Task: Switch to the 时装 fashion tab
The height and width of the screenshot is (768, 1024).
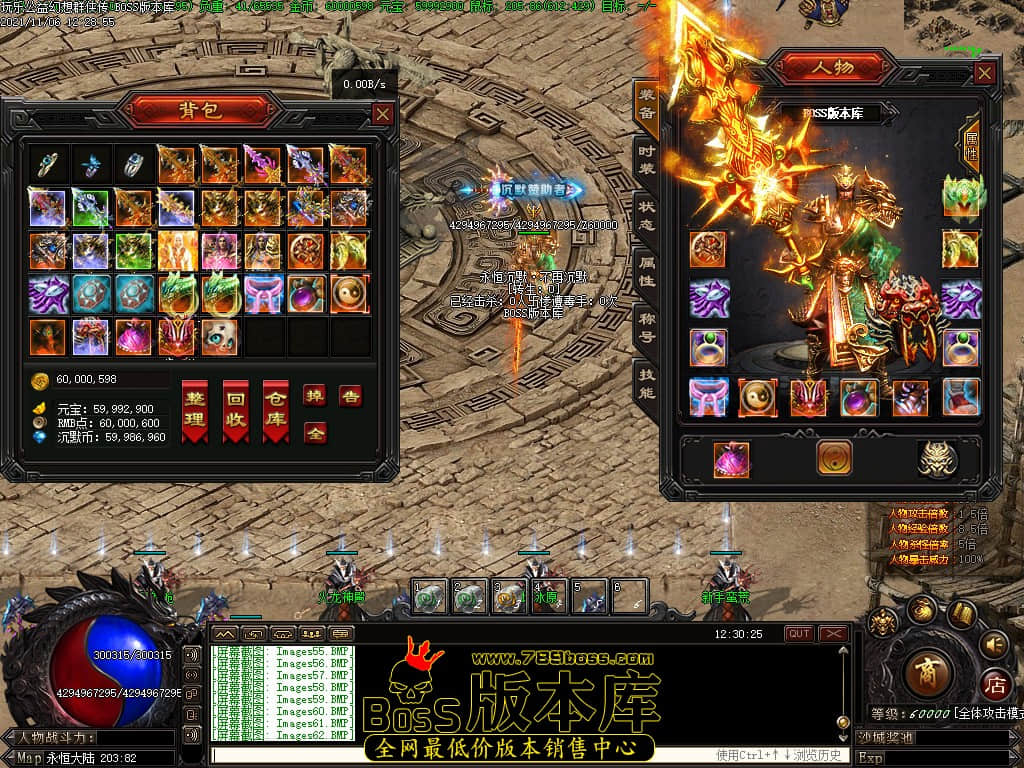Action: point(646,161)
